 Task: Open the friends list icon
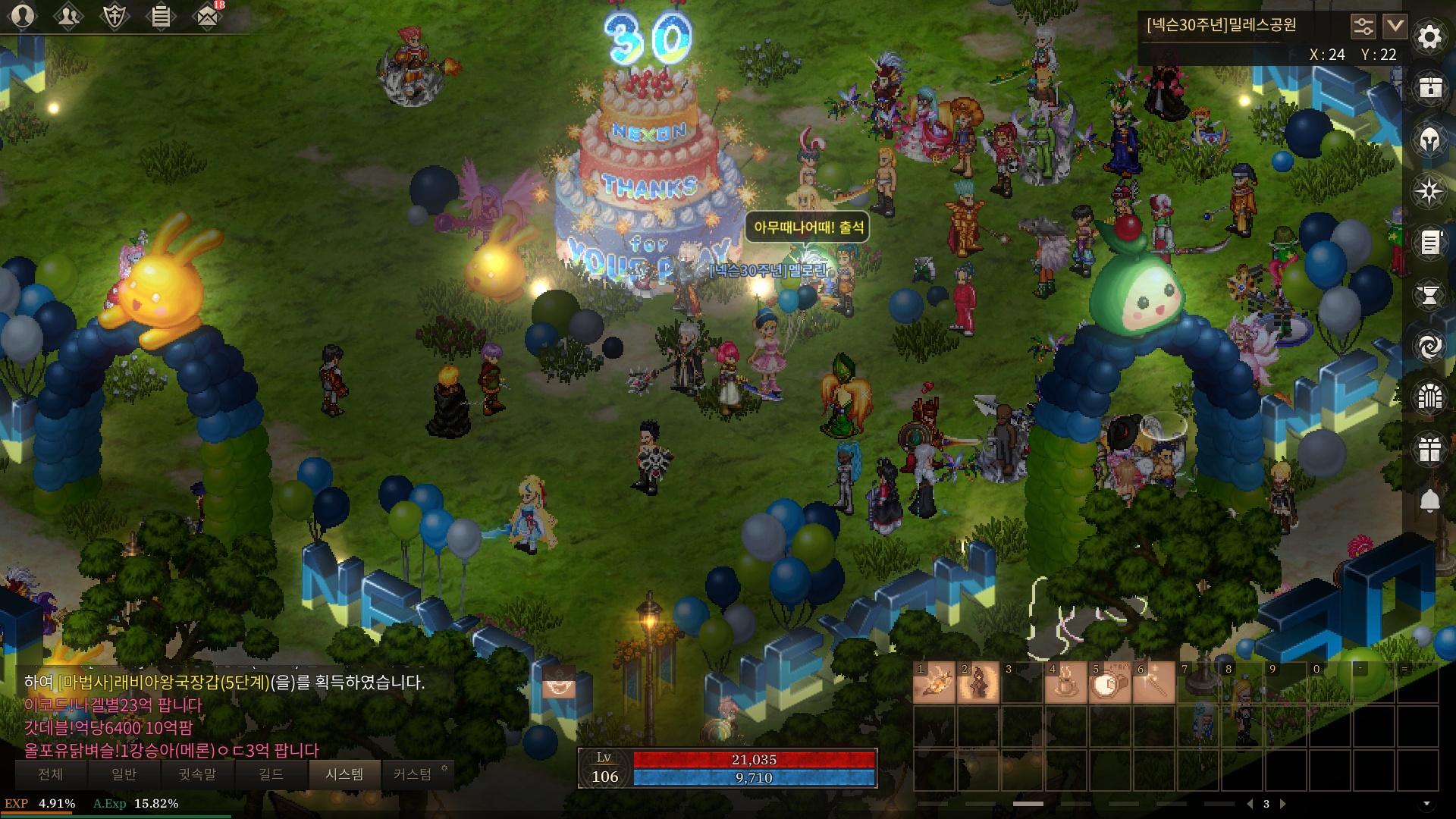[x=68, y=16]
